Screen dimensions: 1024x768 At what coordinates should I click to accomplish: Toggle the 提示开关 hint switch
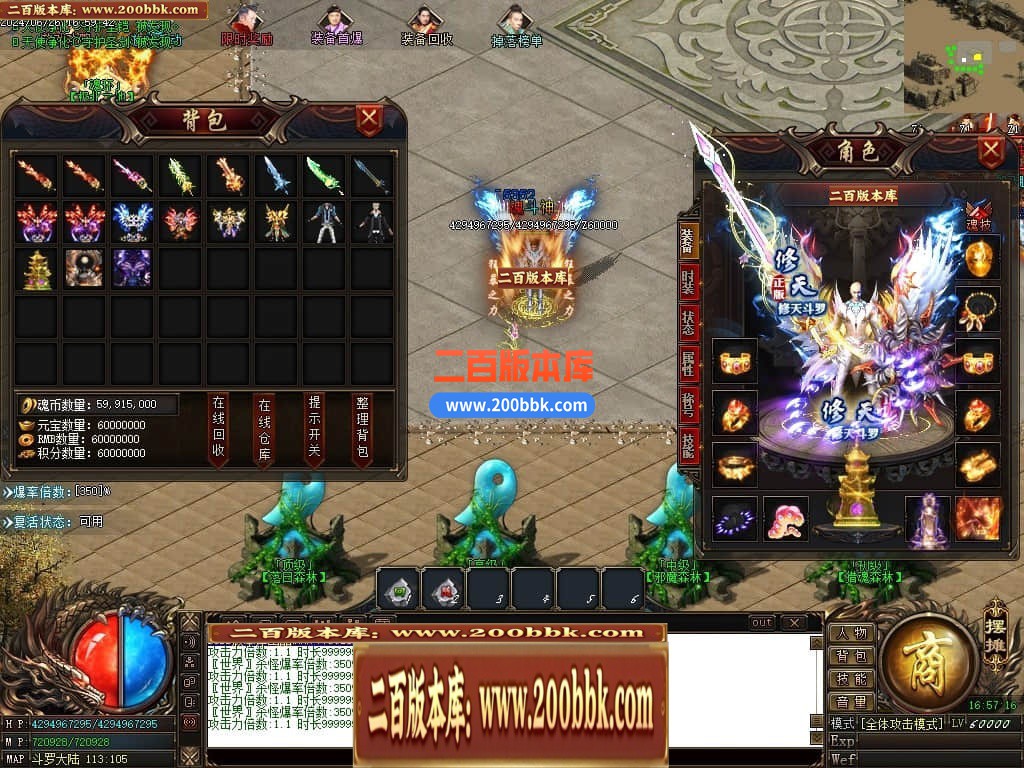(314, 429)
